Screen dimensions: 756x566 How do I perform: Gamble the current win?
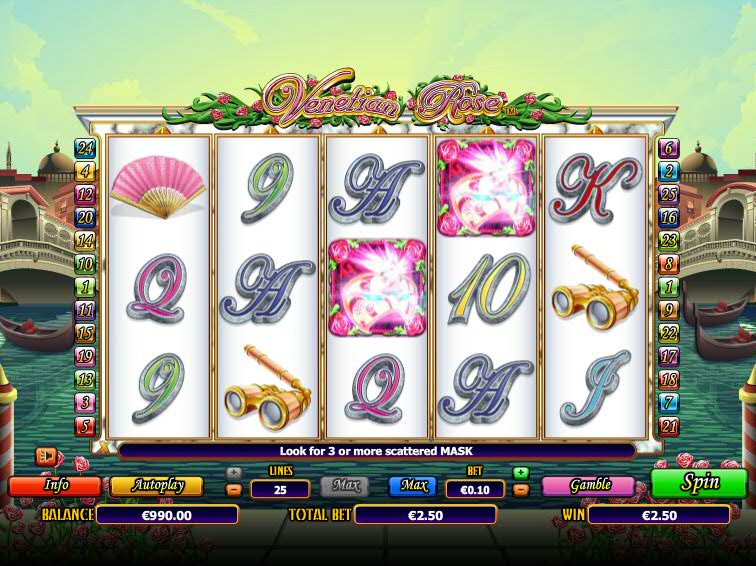point(589,485)
